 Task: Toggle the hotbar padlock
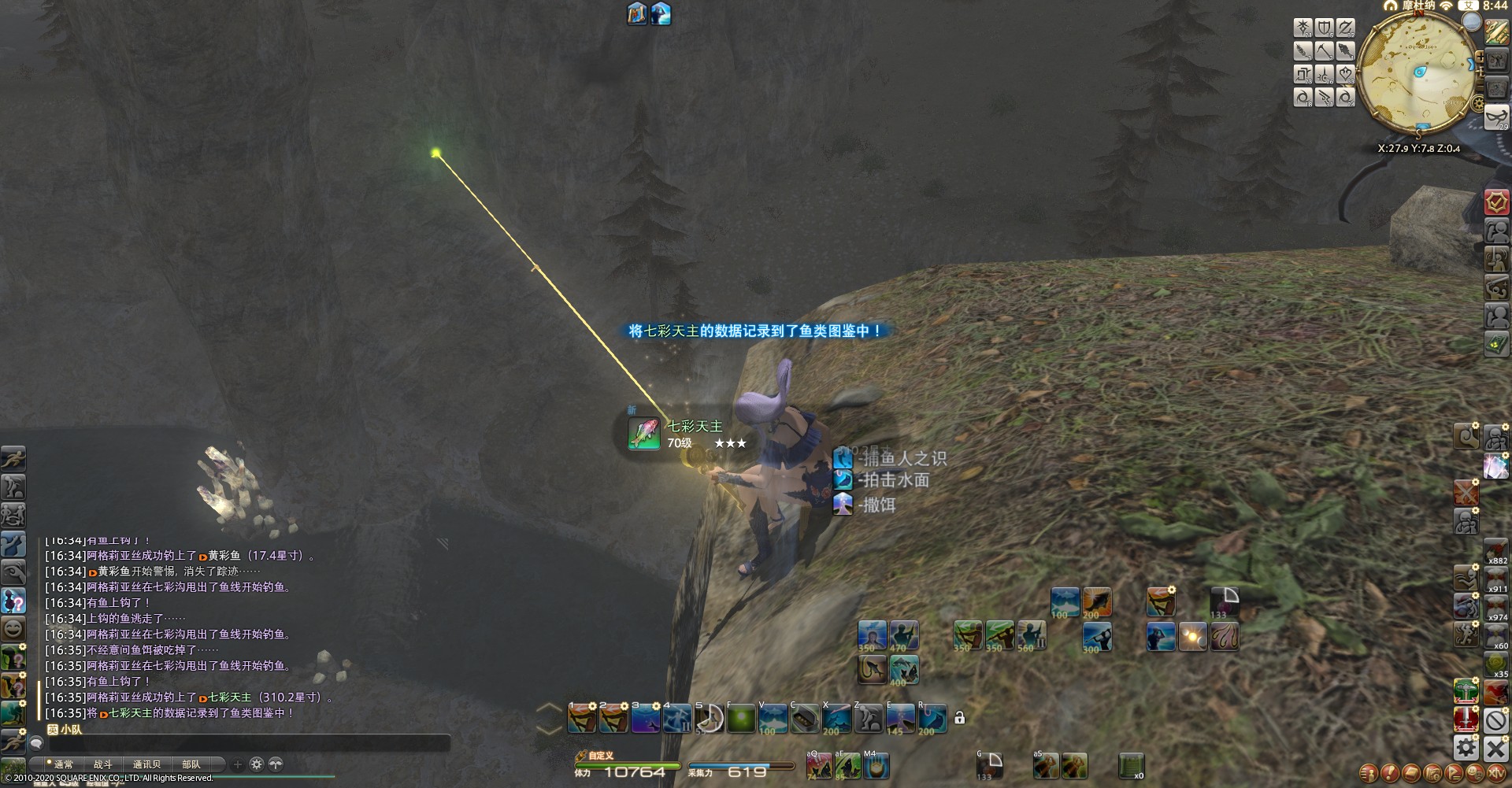tap(959, 718)
